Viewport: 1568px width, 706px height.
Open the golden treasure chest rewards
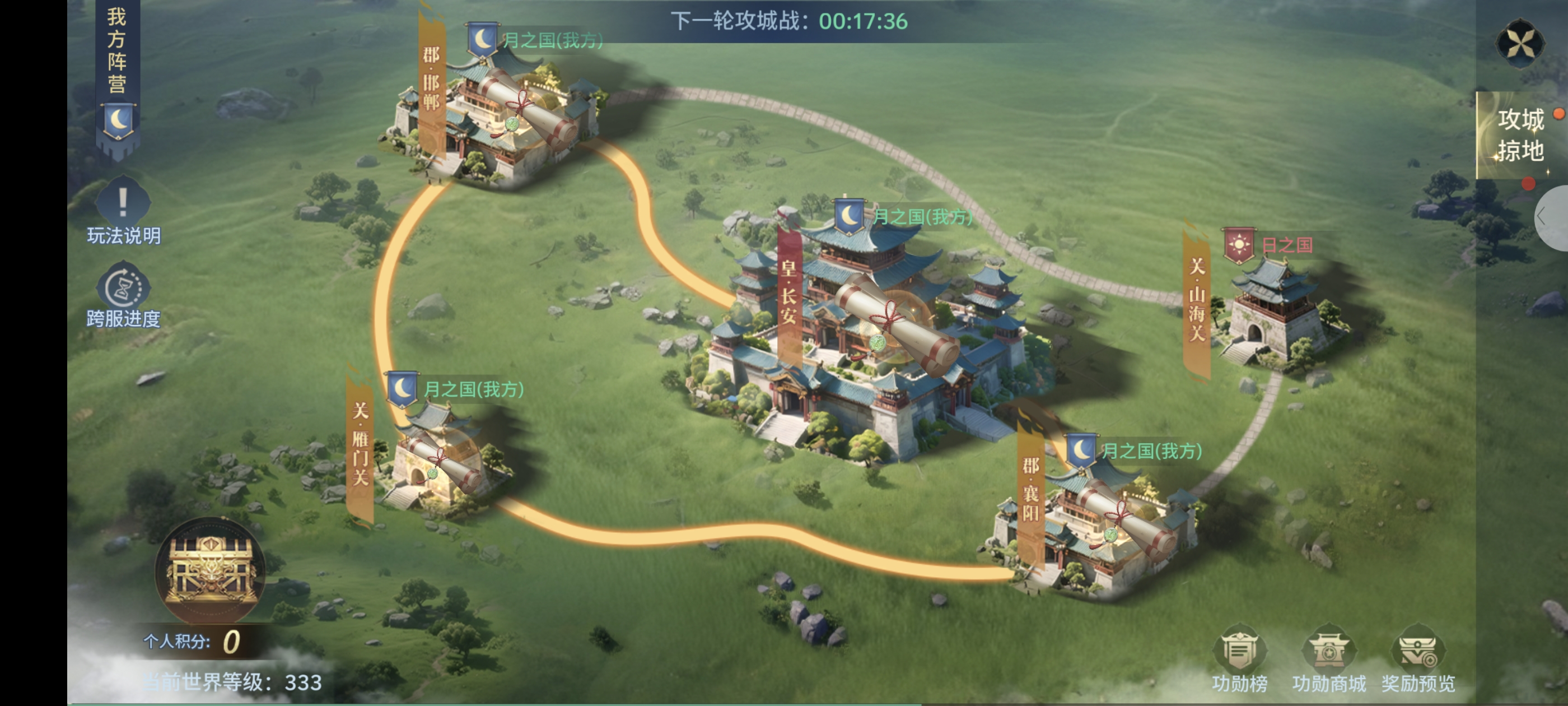point(210,569)
